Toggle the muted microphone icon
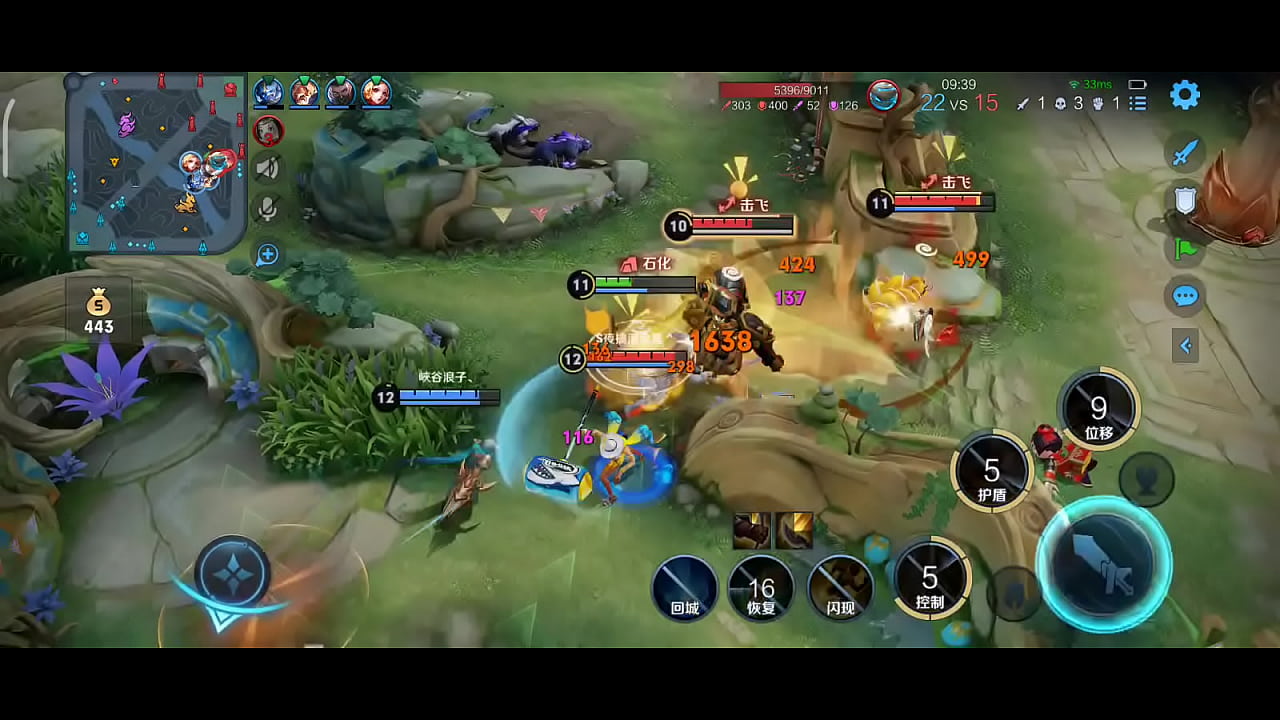Image resolution: width=1280 pixels, height=720 pixels. click(x=267, y=208)
